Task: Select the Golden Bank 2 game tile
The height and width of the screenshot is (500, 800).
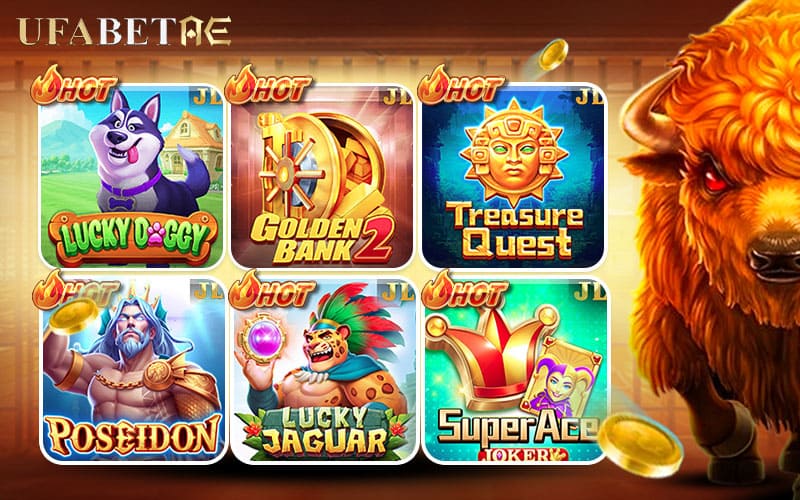Action: [x=322, y=177]
